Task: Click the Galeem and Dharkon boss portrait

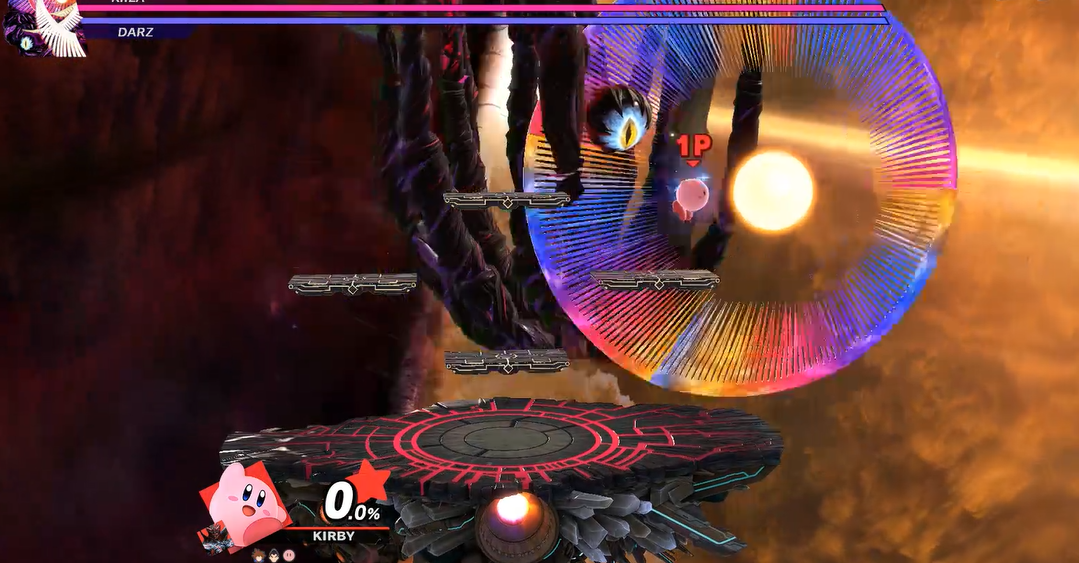Action: coord(42,26)
